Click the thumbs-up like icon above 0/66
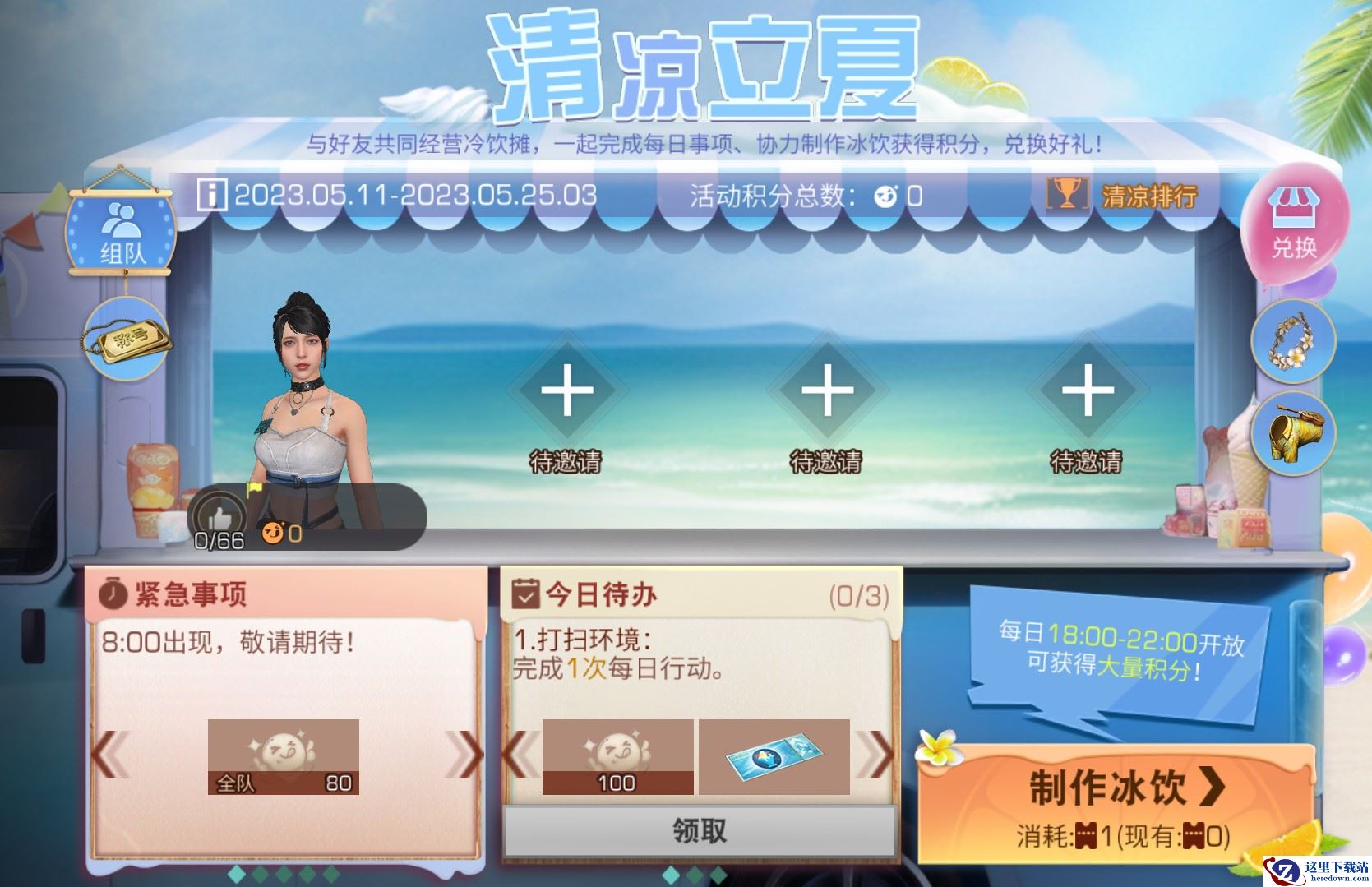1372x887 pixels. [x=219, y=514]
